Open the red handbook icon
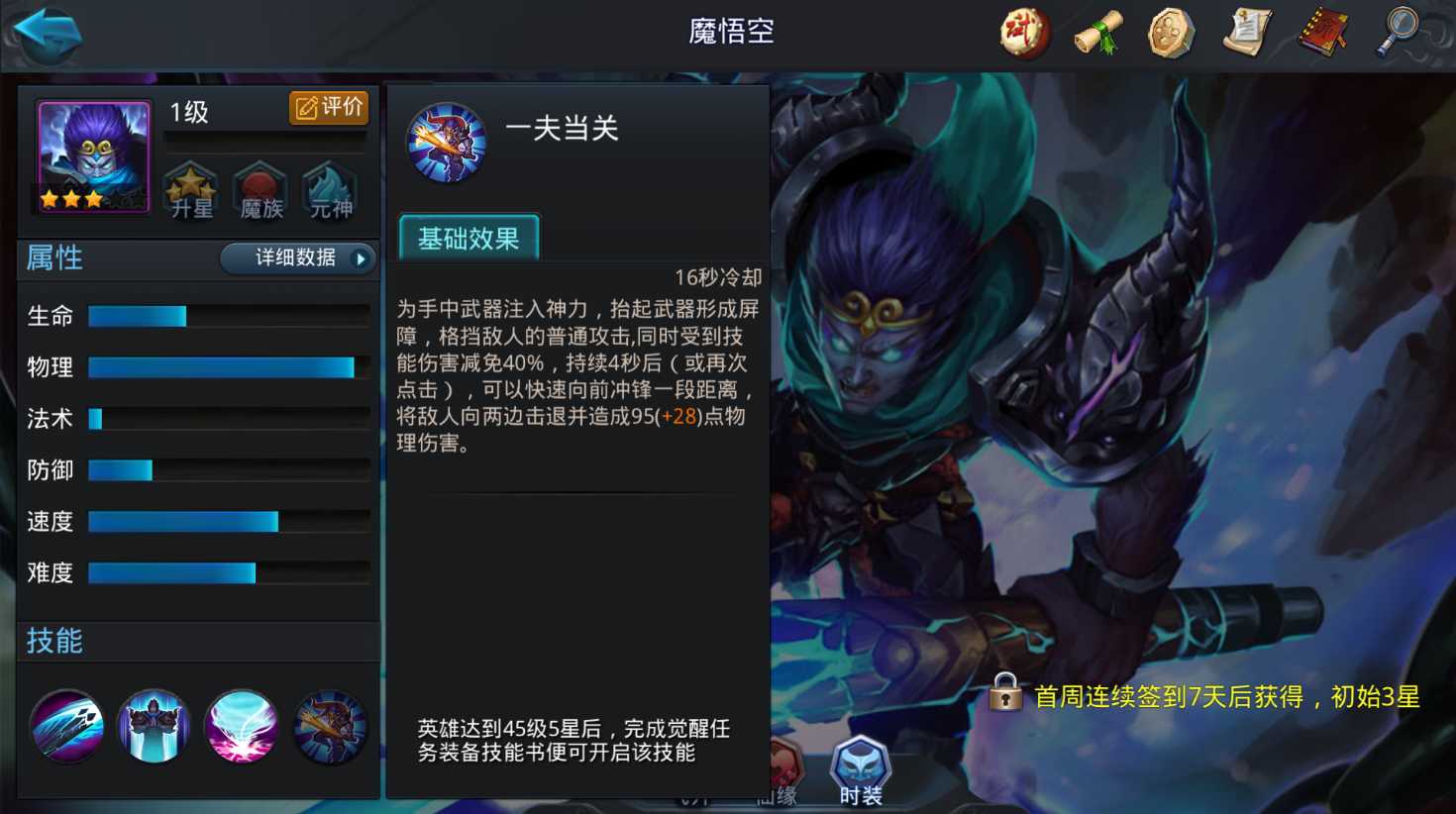Viewport: 1456px width, 814px height. 1321,31
